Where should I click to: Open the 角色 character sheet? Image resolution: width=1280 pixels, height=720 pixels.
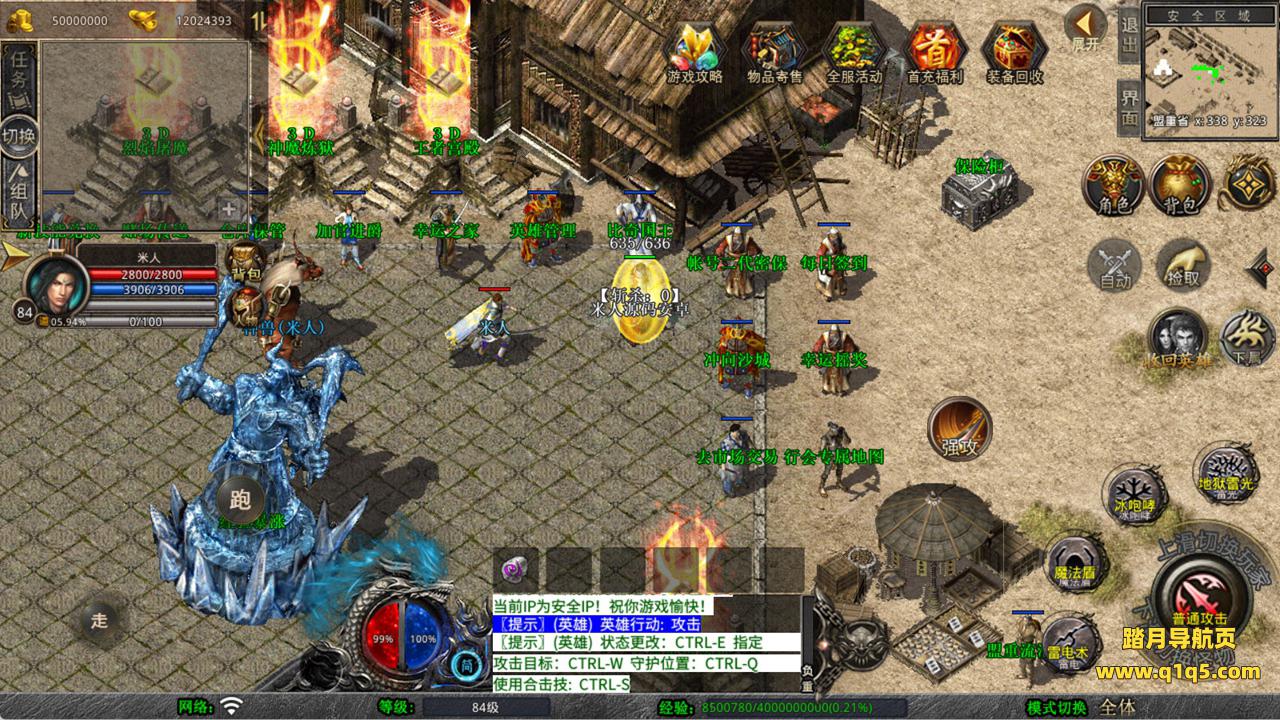pyautogui.click(x=1114, y=185)
